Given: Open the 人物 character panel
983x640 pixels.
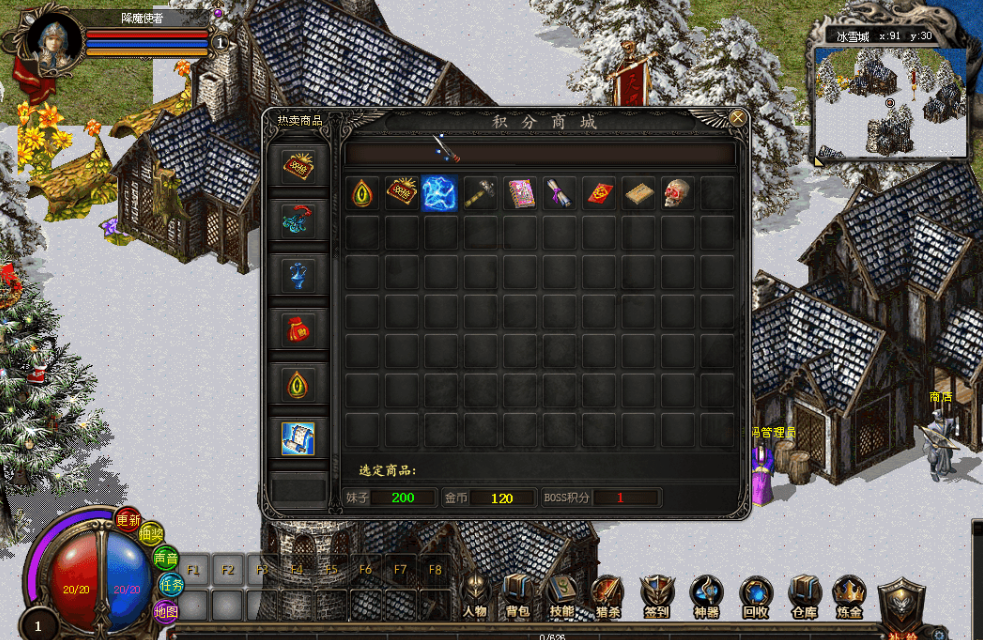Looking at the screenshot, I should (x=475, y=598).
